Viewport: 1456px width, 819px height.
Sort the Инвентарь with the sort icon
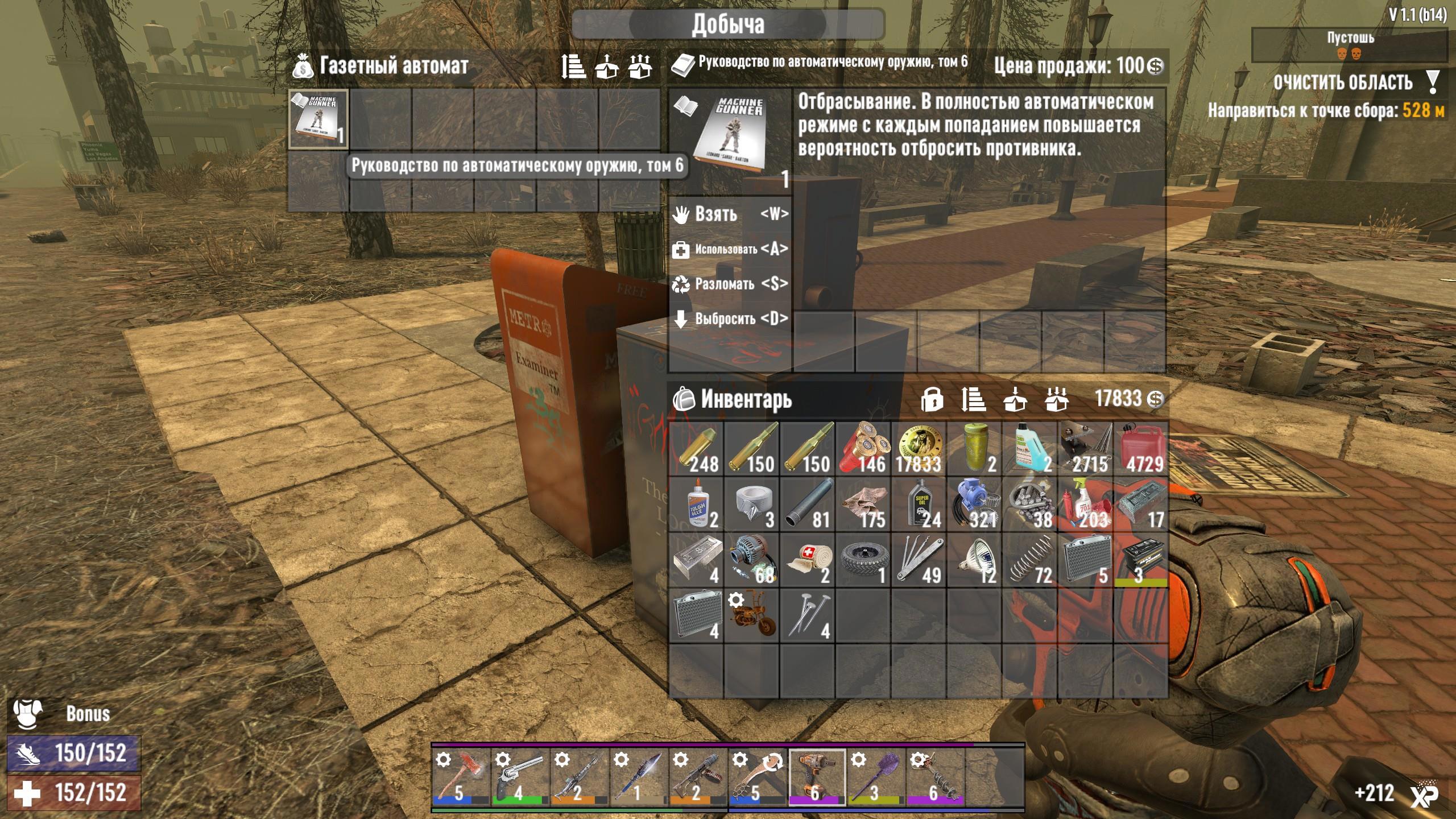tap(973, 400)
